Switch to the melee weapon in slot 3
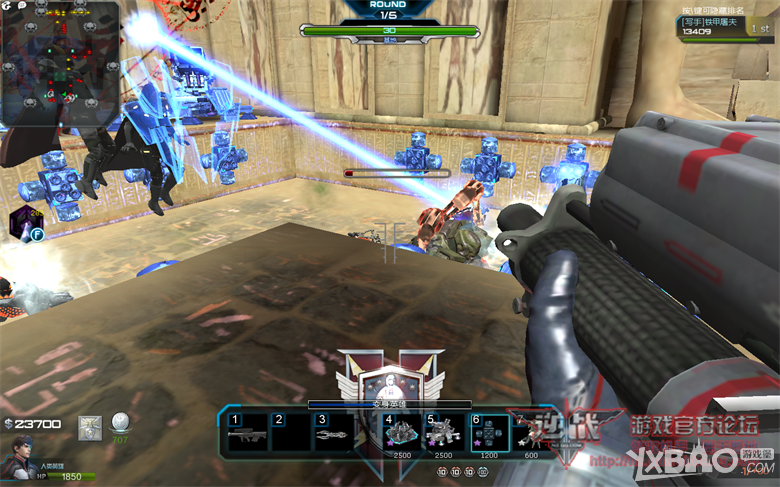 click(x=335, y=434)
